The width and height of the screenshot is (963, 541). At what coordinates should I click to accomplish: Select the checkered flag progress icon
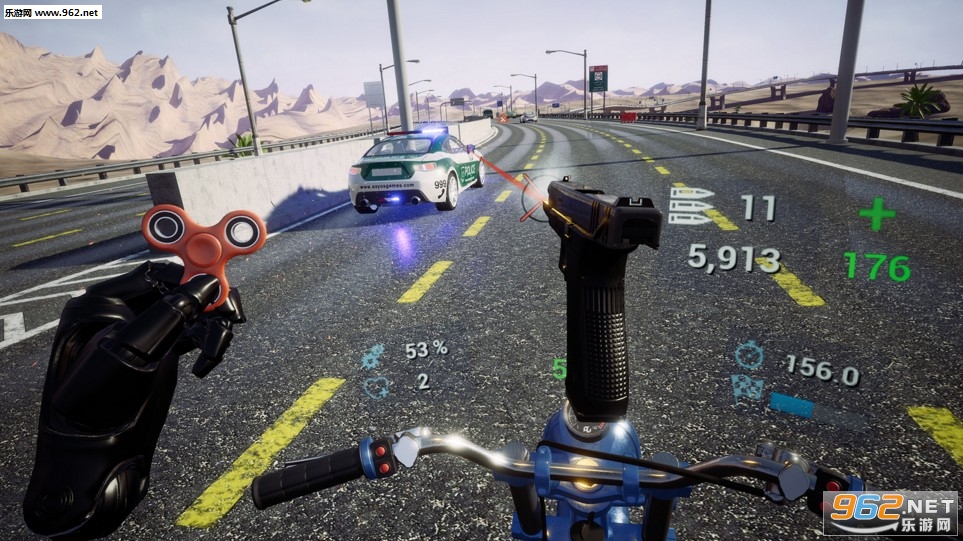pos(746,387)
